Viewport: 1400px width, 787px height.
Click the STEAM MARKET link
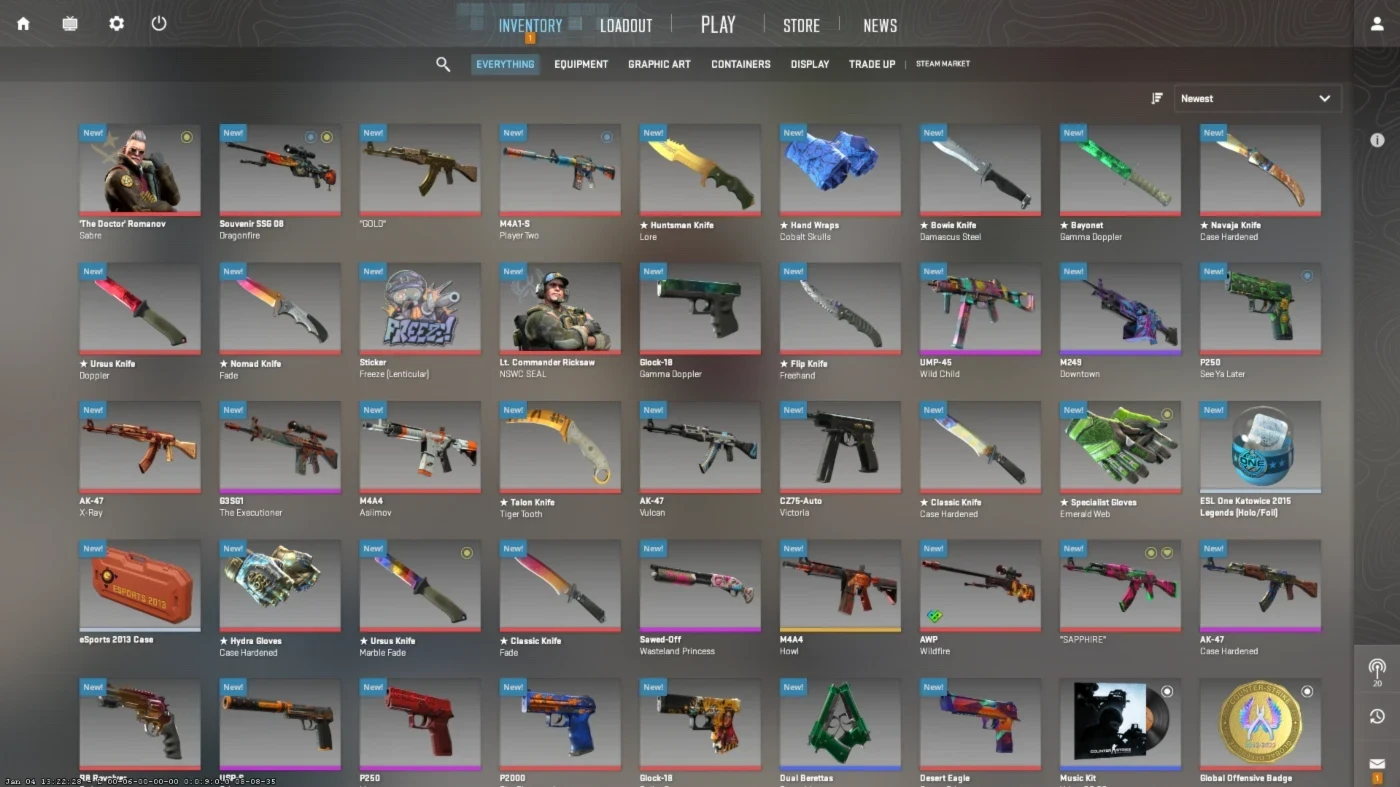942,63
